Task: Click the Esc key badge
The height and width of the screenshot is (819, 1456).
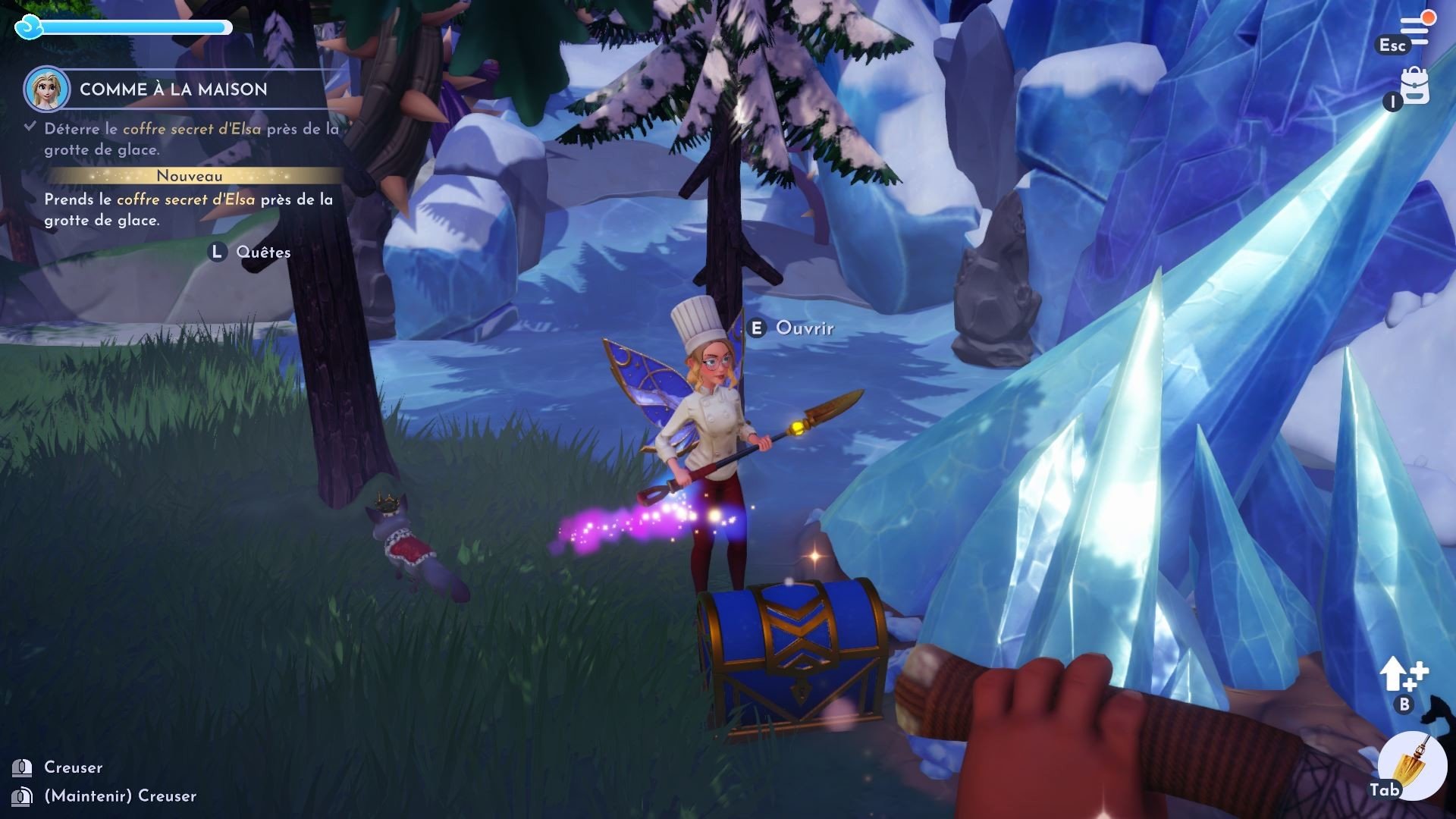Action: (x=1393, y=45)
